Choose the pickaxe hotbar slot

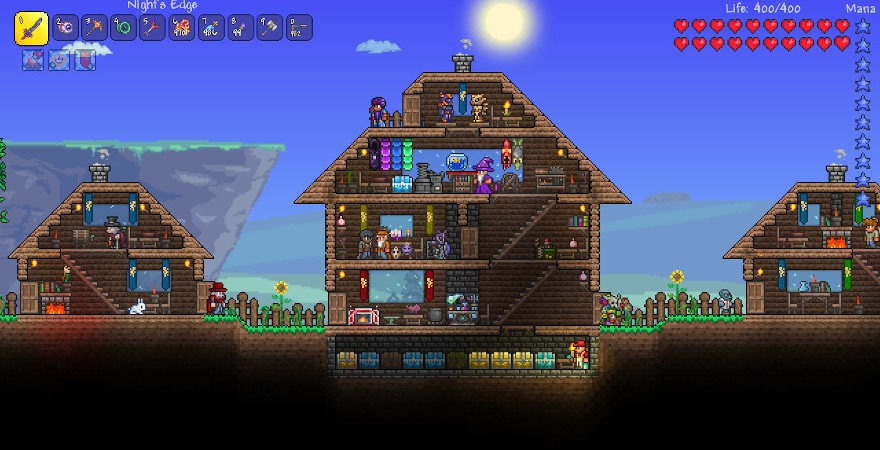click(x=95, y=28)
